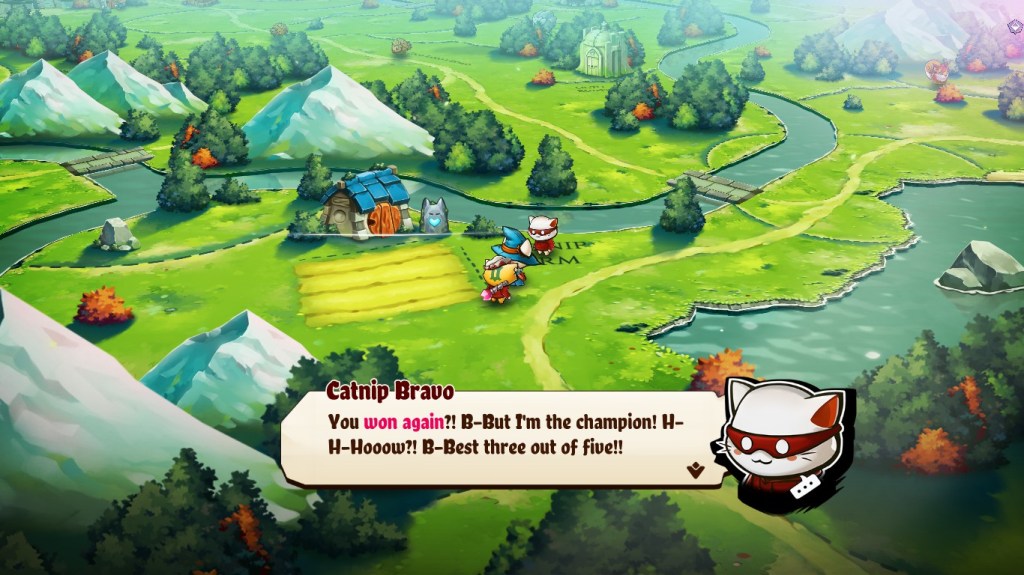
Task: Advance dialogue with the down-arrow indicator
Action: (696, 468)
